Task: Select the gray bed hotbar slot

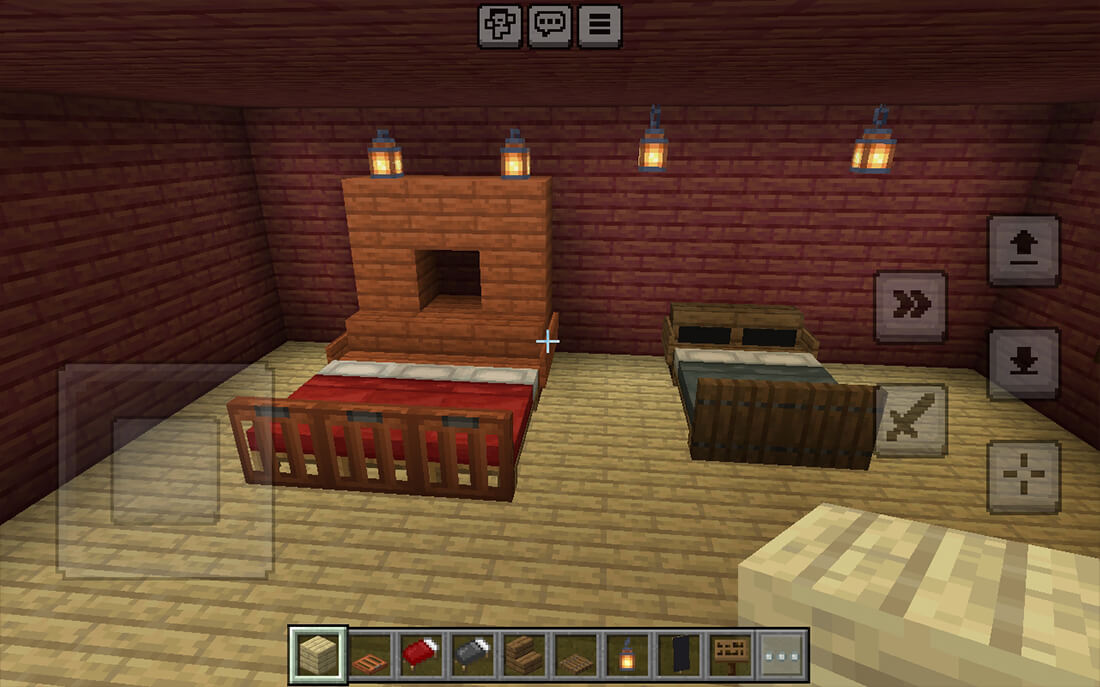Action: (473, 654)
